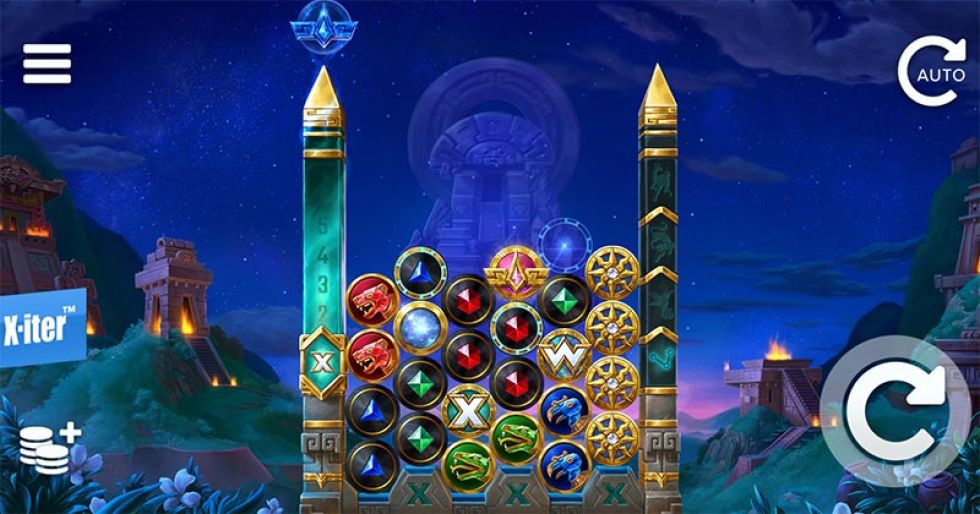This screenshot has width=980, height=514.
Task: Open the X-iter feature menu
Action: point(41,327)
